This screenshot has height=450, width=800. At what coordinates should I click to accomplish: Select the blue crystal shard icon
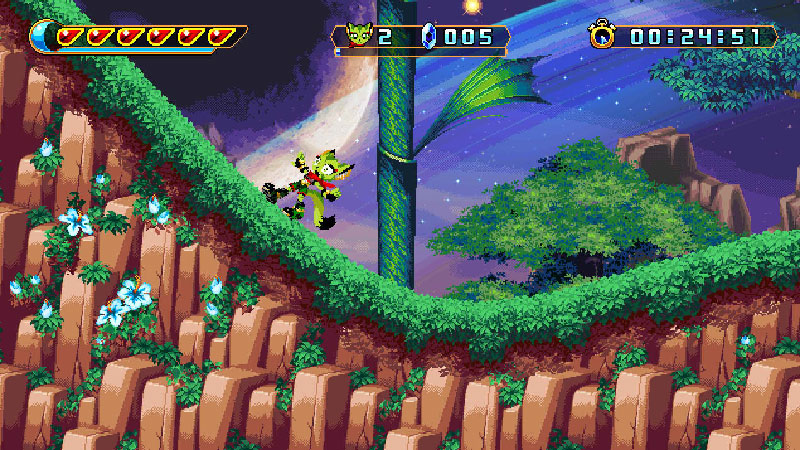(x=431, y=37)
